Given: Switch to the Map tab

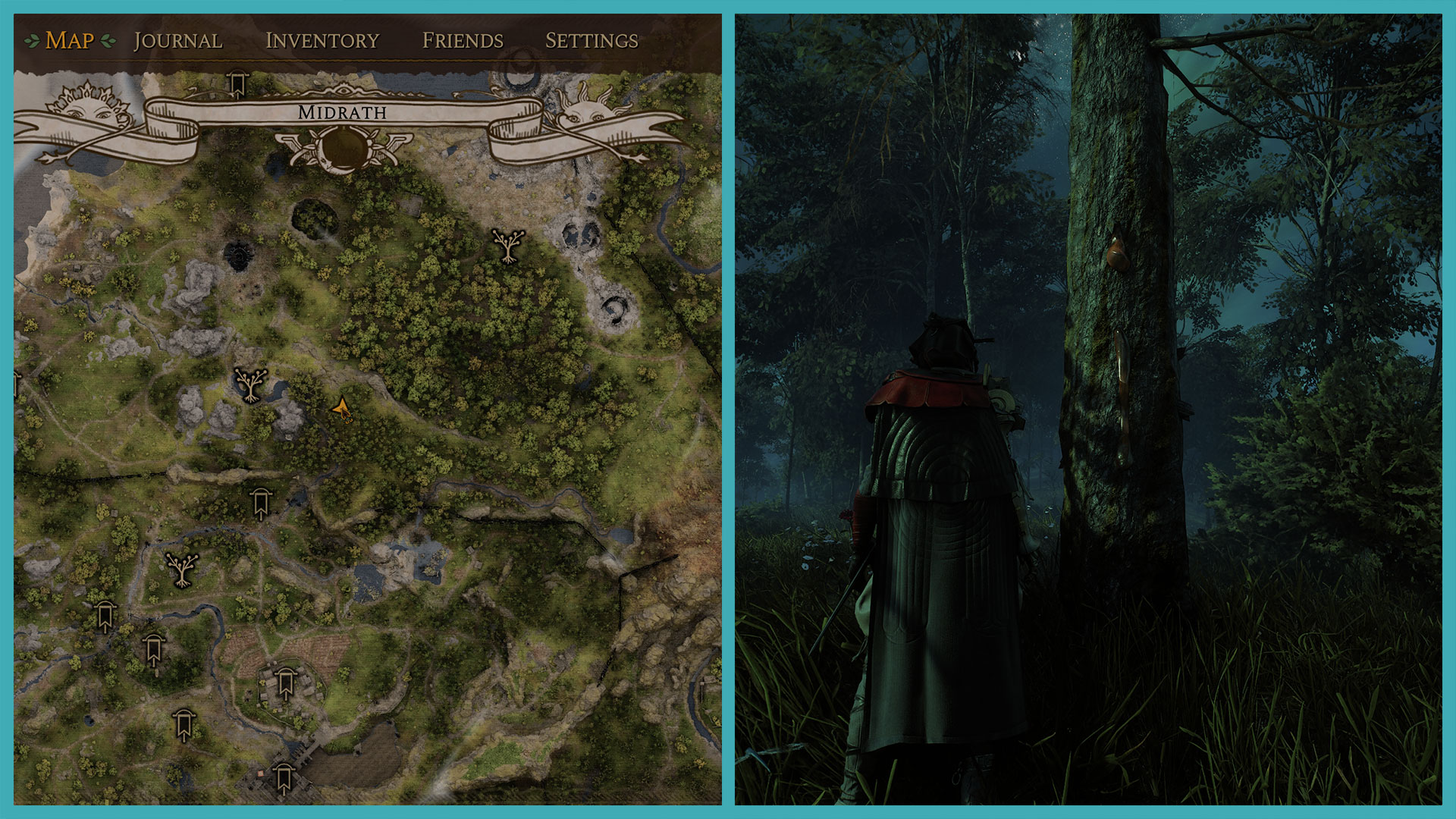Looking at the screenshot, I should 70,40.
